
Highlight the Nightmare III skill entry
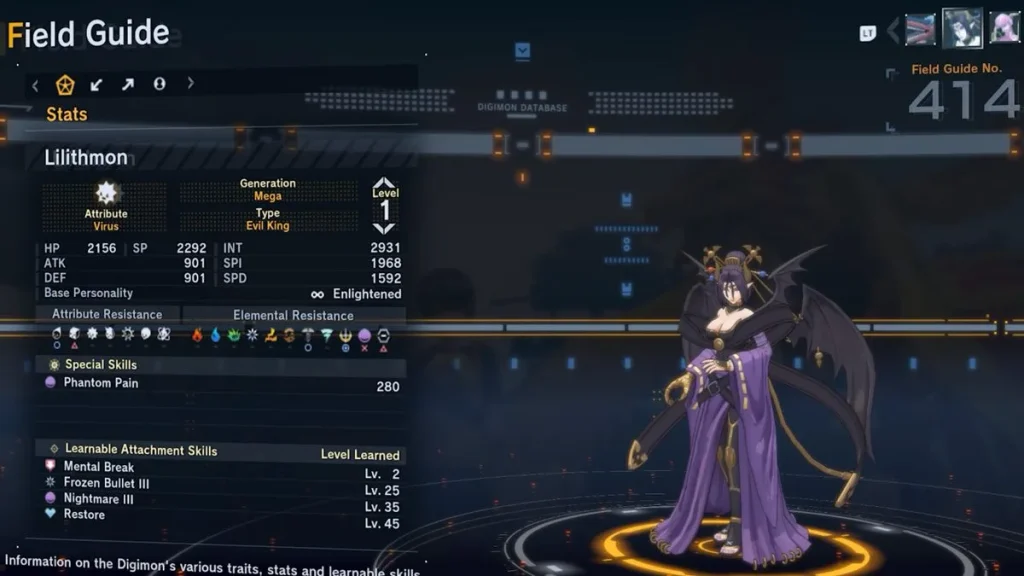coord(222,499)
